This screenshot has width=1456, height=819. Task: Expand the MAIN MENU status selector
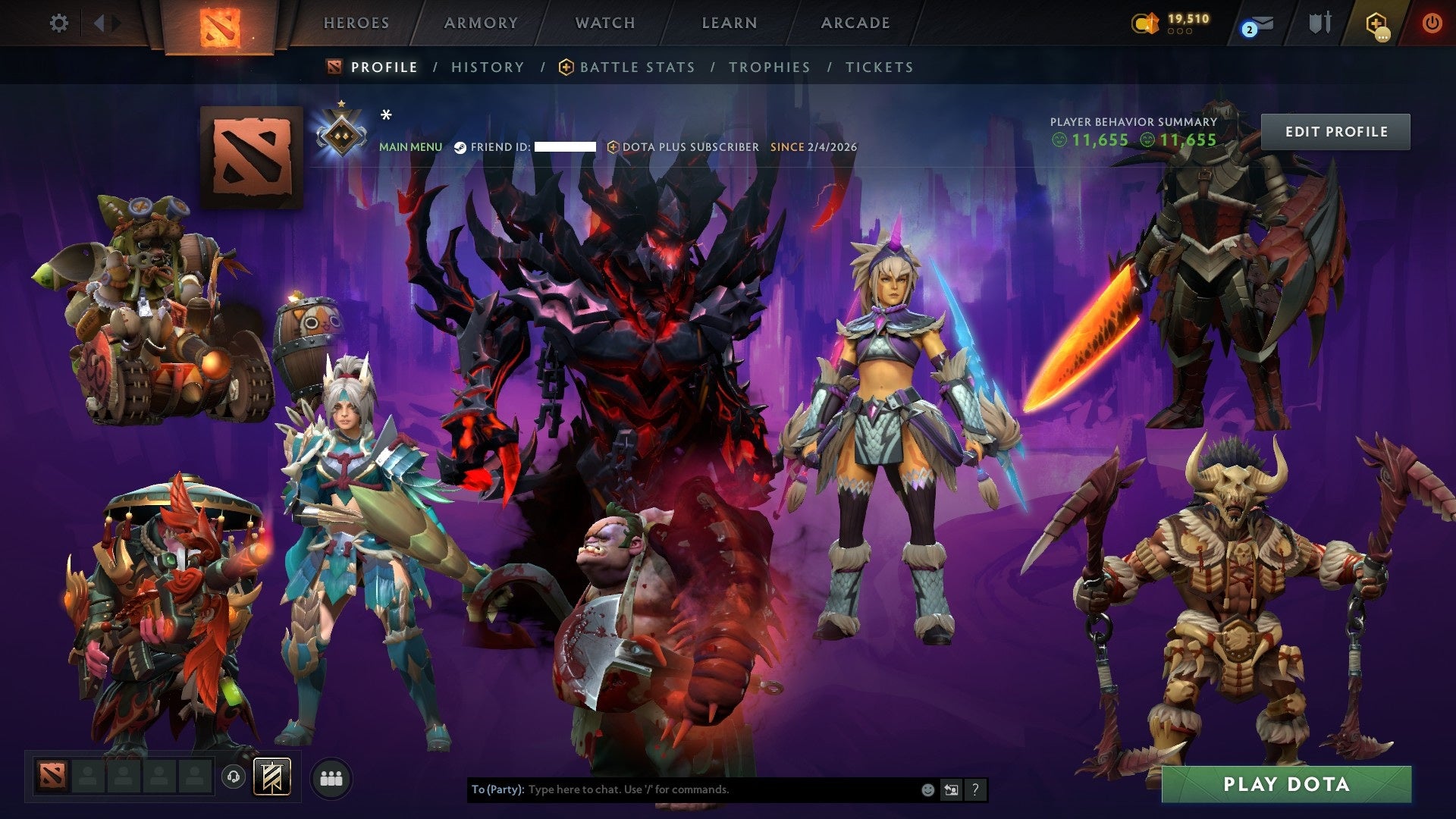(410, 147)
